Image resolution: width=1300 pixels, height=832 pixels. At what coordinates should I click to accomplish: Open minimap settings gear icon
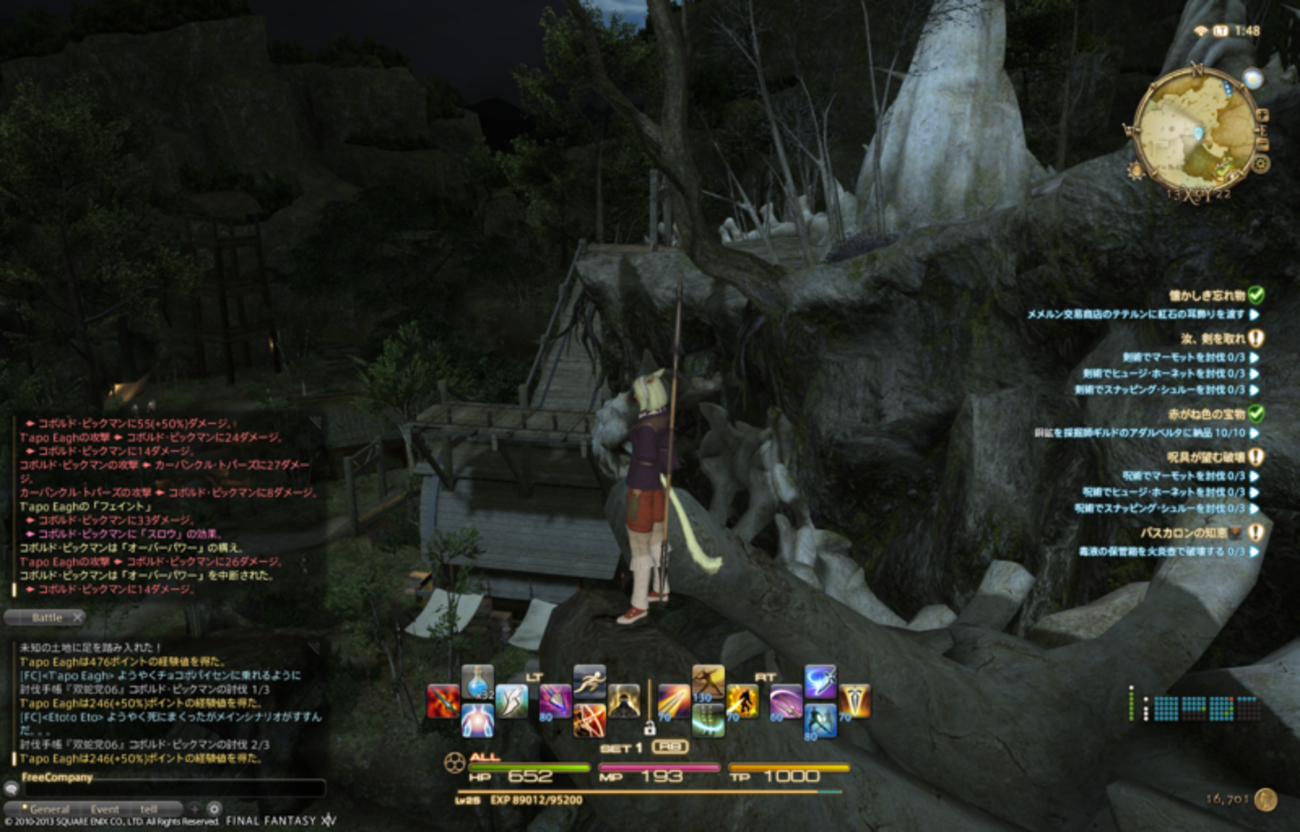(1261, 163)
